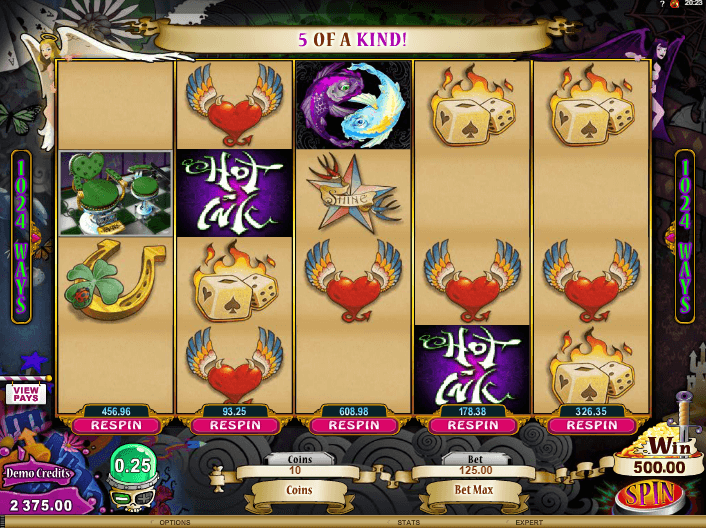The width and height of the screenshot is (706, 528).
Task: Respin the reel costing 93.25
Action: (235, 425)
